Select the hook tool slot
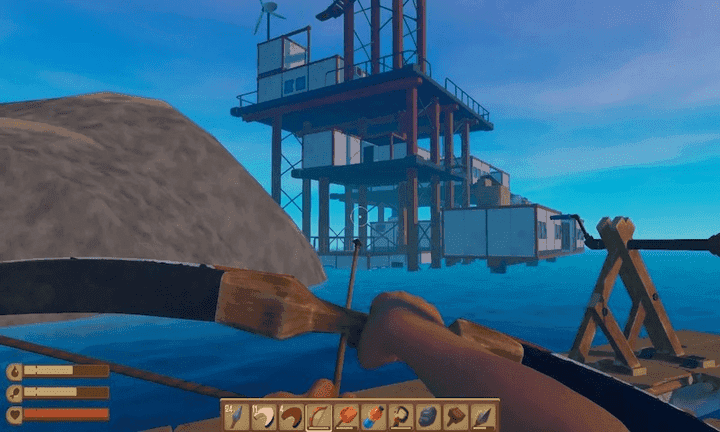Viewport: 720px width, 432px height. point(401,416)
